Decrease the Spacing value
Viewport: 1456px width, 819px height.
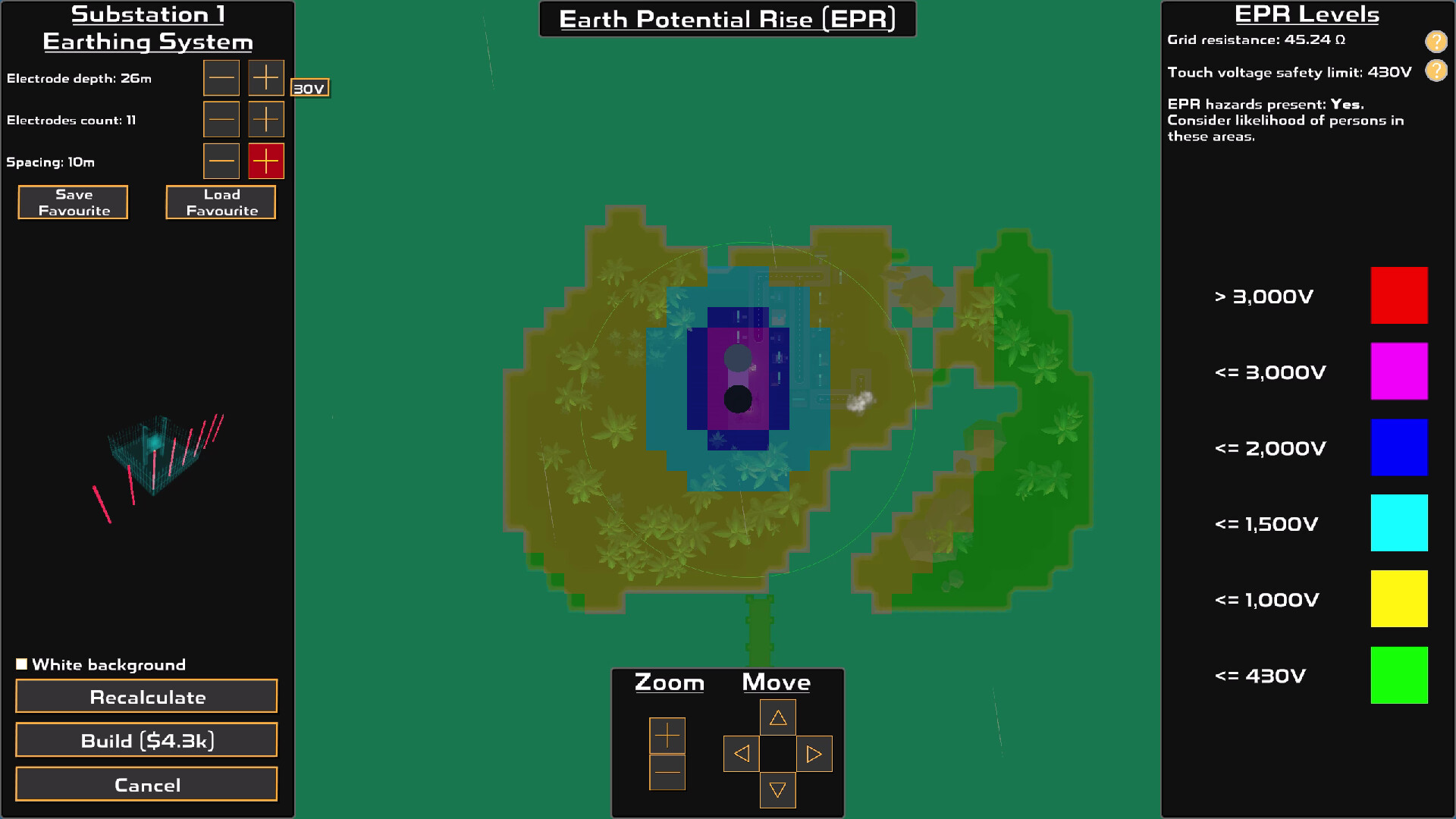(x=221, y=161)
